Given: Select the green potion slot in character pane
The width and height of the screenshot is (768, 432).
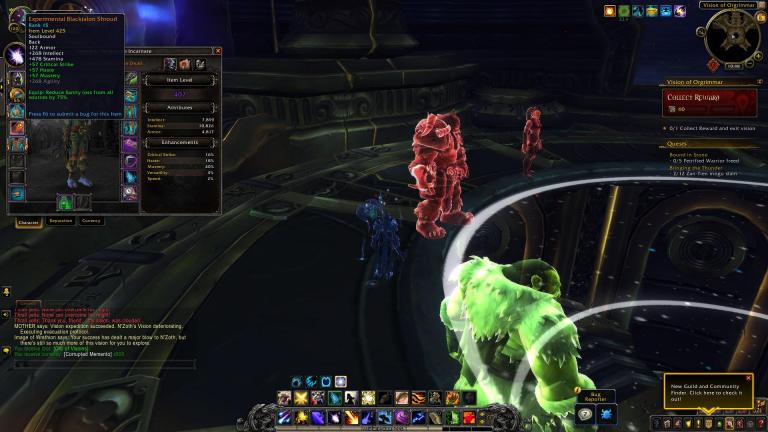Looking at the screenshot, I should [65, 201].
